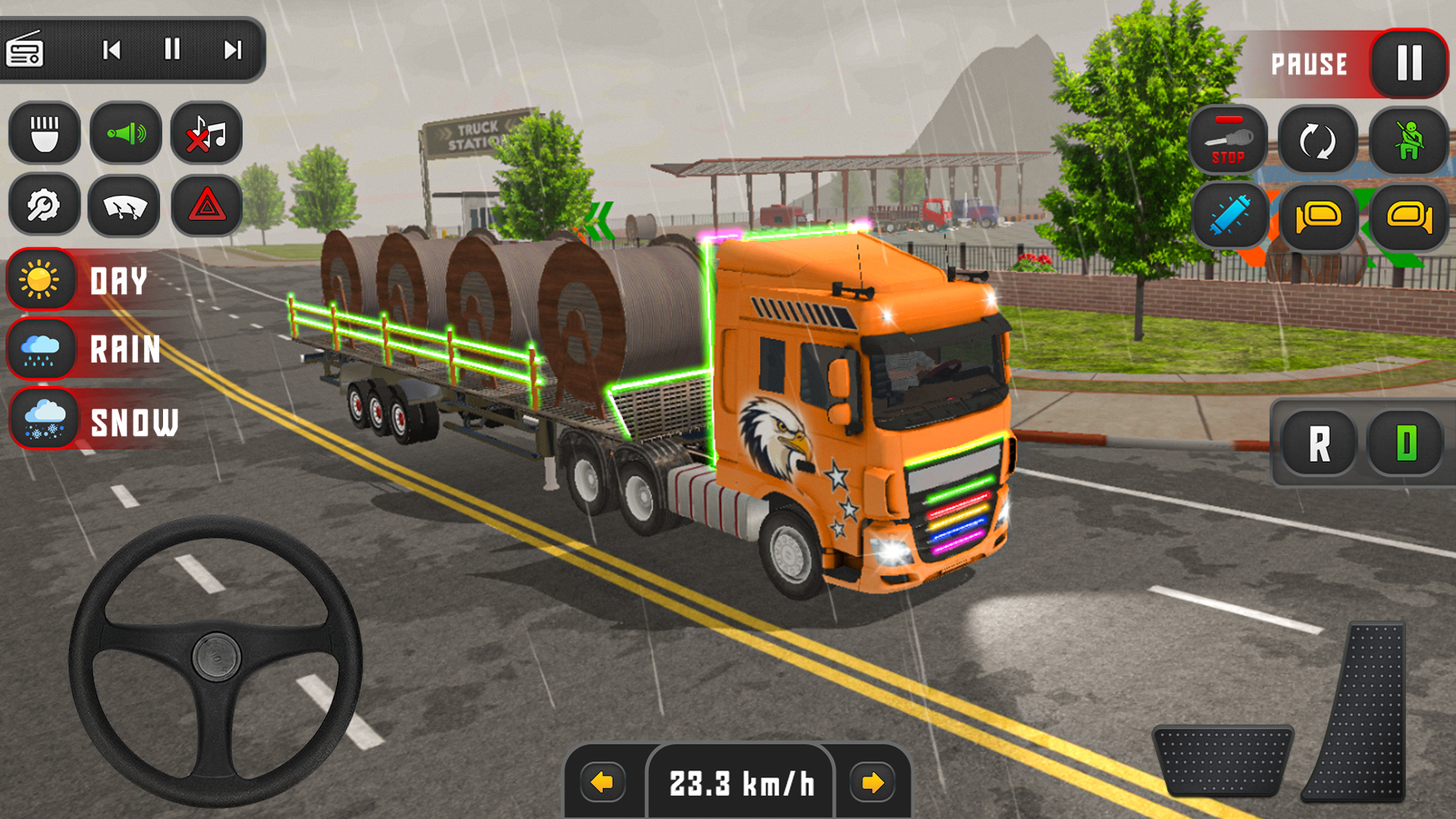Turn on the hazard warning lights
The image size is (1456, 819).
(x=206, y=206)
